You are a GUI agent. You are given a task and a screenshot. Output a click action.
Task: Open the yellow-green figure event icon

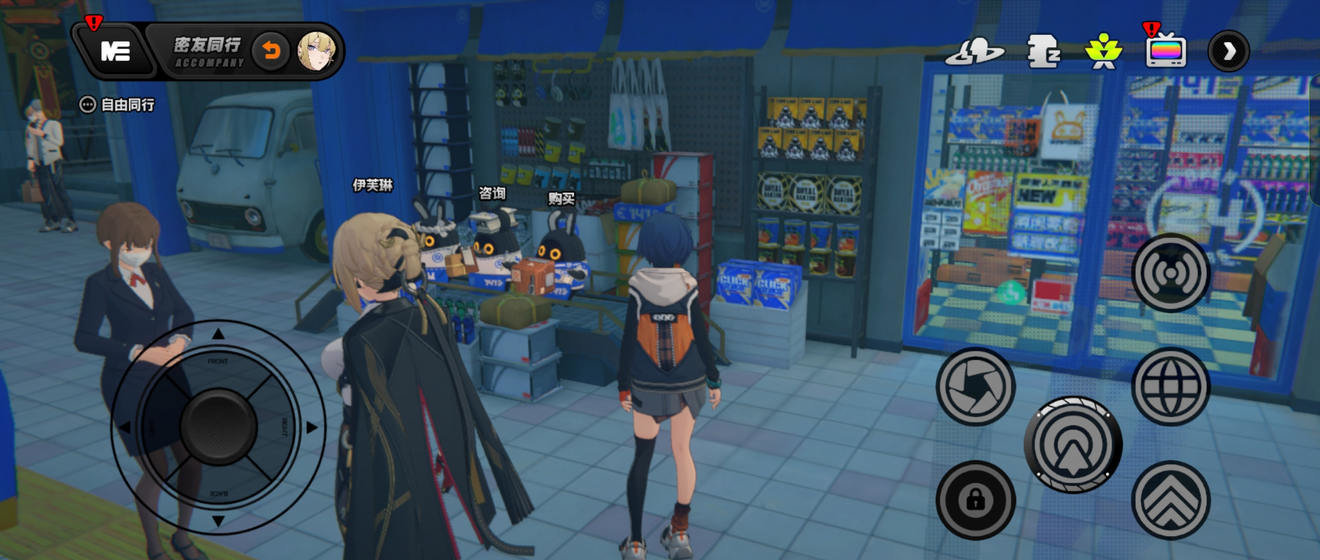[x=1103, y=51]
